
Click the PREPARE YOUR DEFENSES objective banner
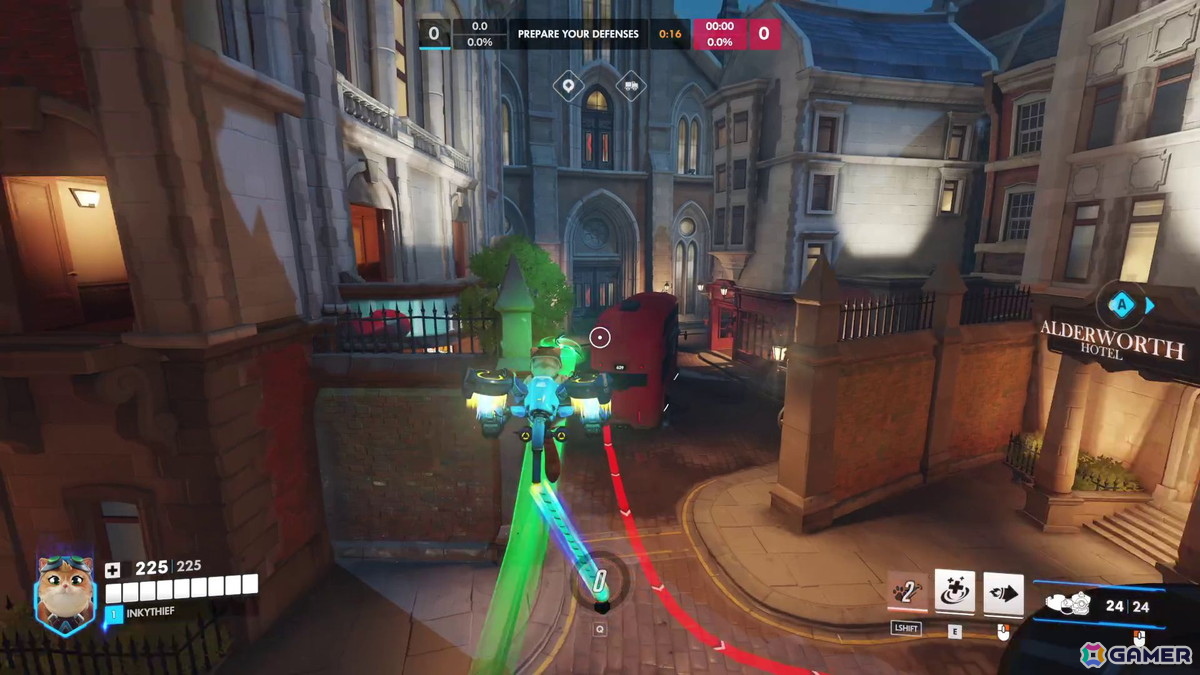pos(578,34)
